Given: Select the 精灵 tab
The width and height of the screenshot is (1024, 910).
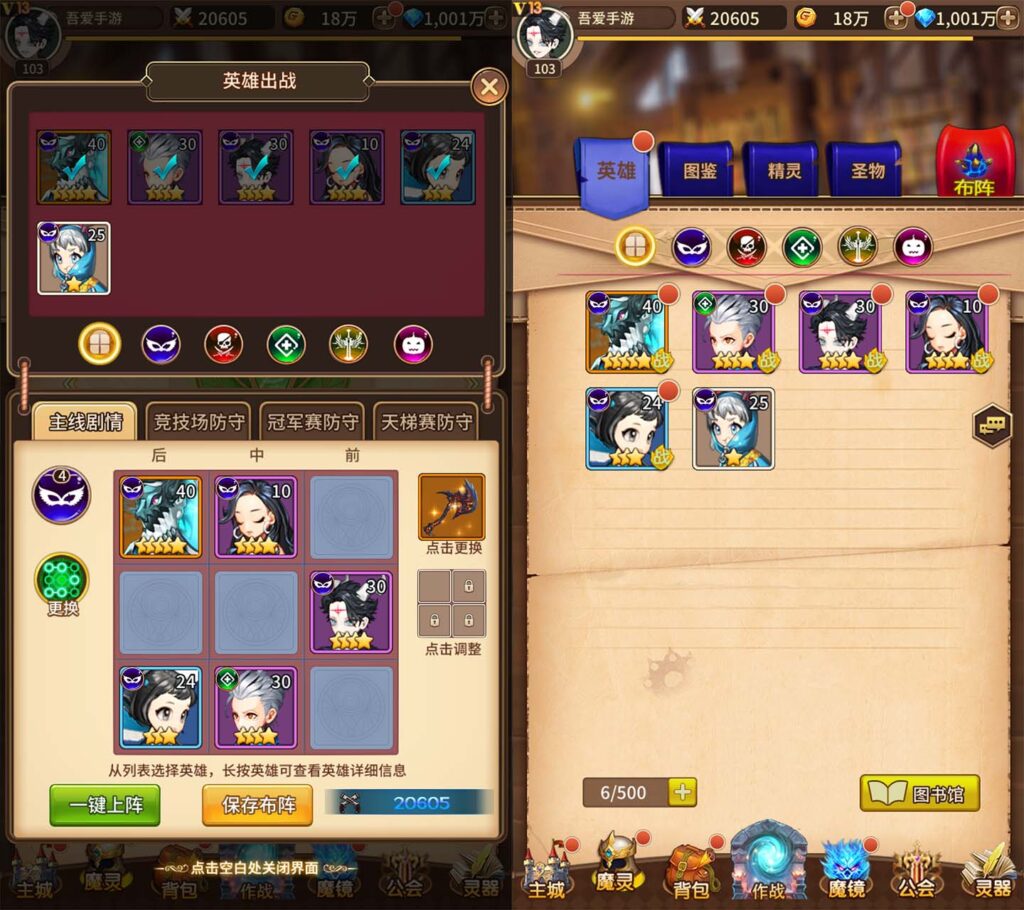Looking at the screenshot, I should (x=784, y=171).
